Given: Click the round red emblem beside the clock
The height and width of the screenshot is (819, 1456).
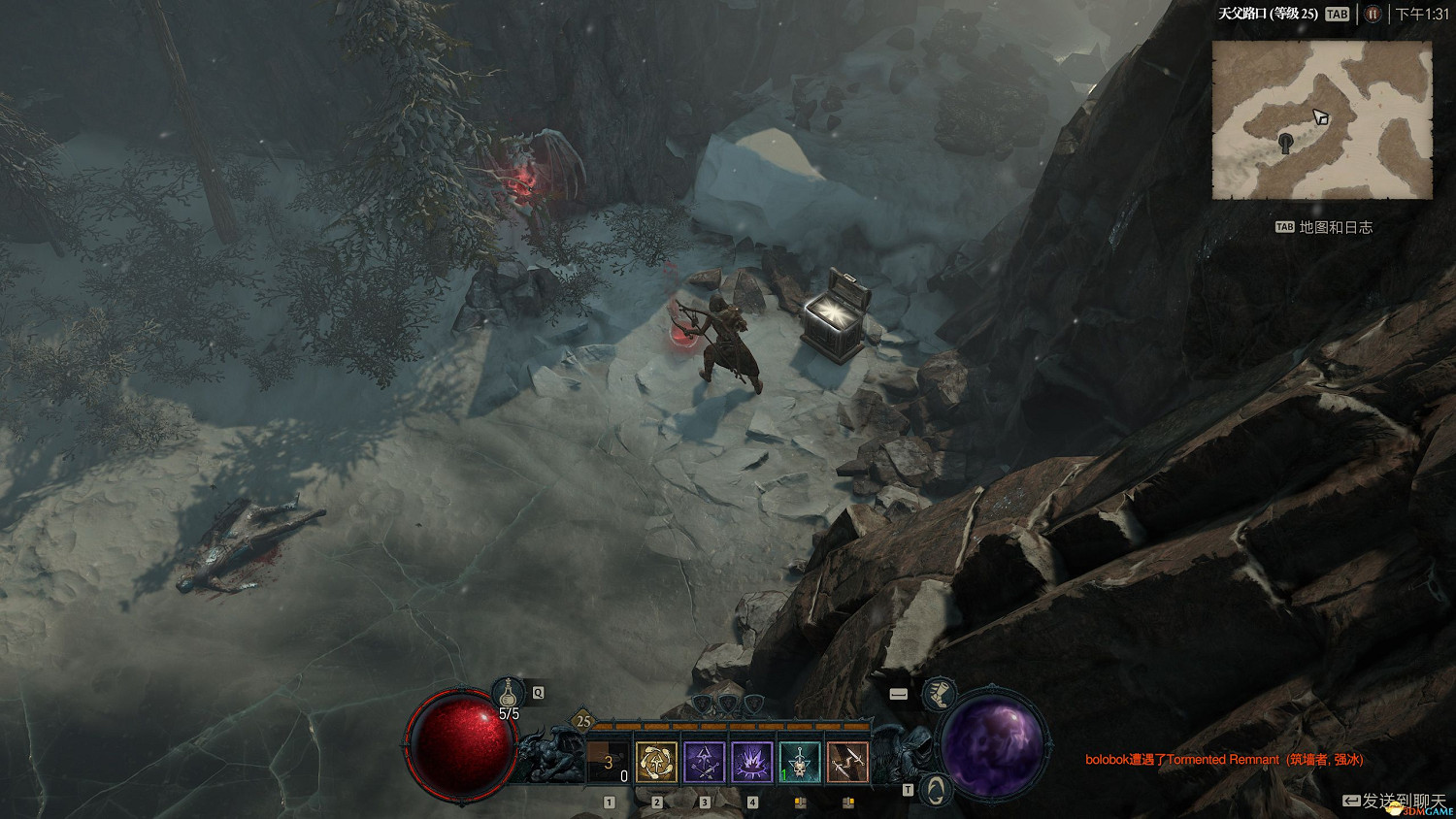Looking at the screenshot, I should [x=1373, y=14].
